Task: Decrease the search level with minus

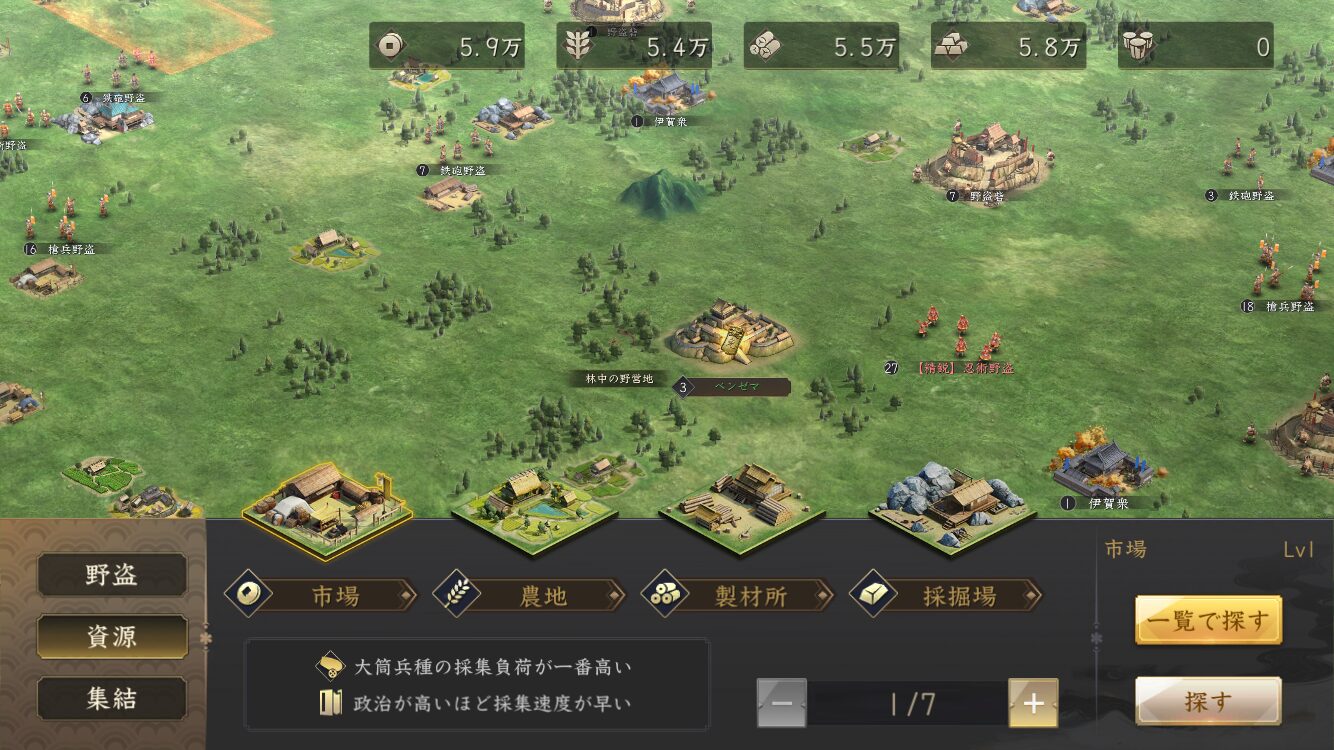Action: (782, 703)
